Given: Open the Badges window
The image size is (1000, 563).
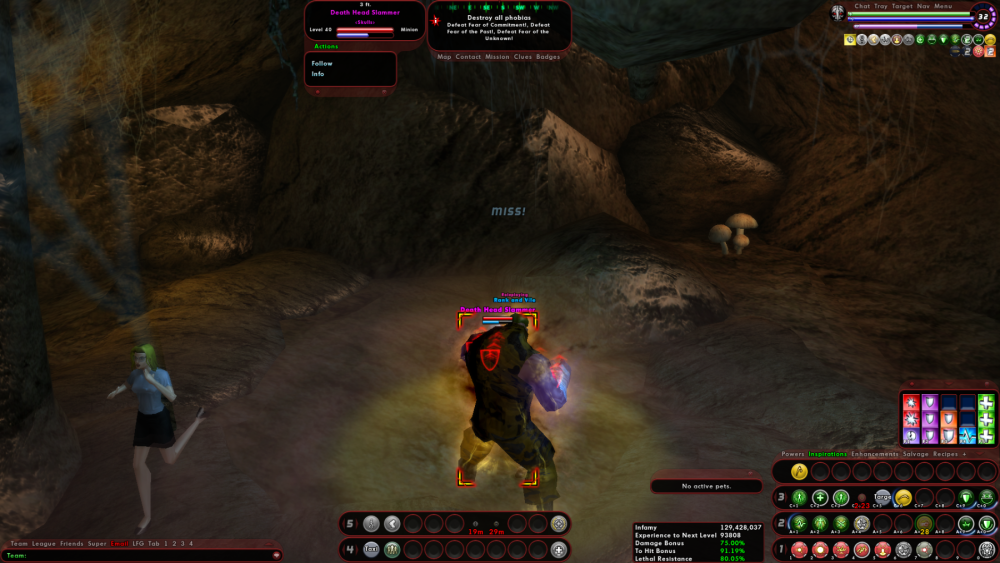Looking at the screenshot, I should [548, 57].
